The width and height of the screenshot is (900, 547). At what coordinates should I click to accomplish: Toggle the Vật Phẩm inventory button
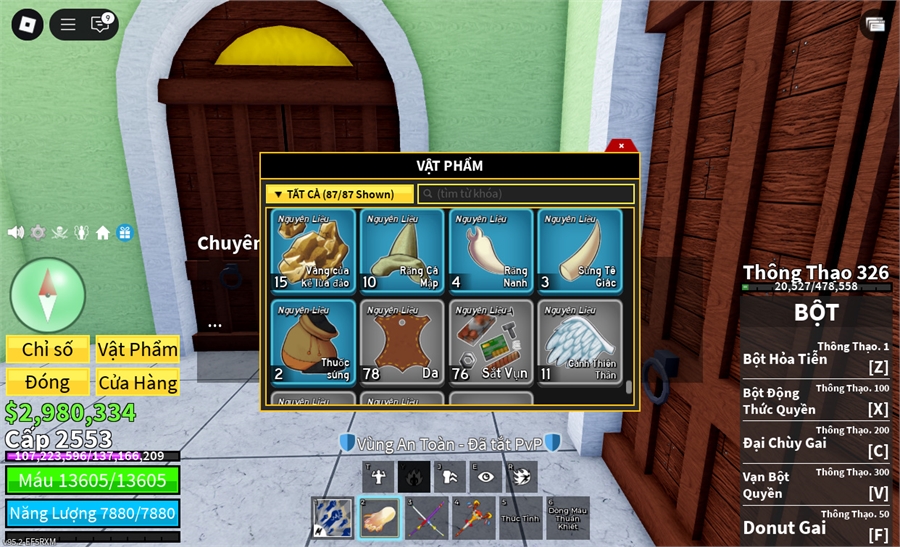coord(138,349)
